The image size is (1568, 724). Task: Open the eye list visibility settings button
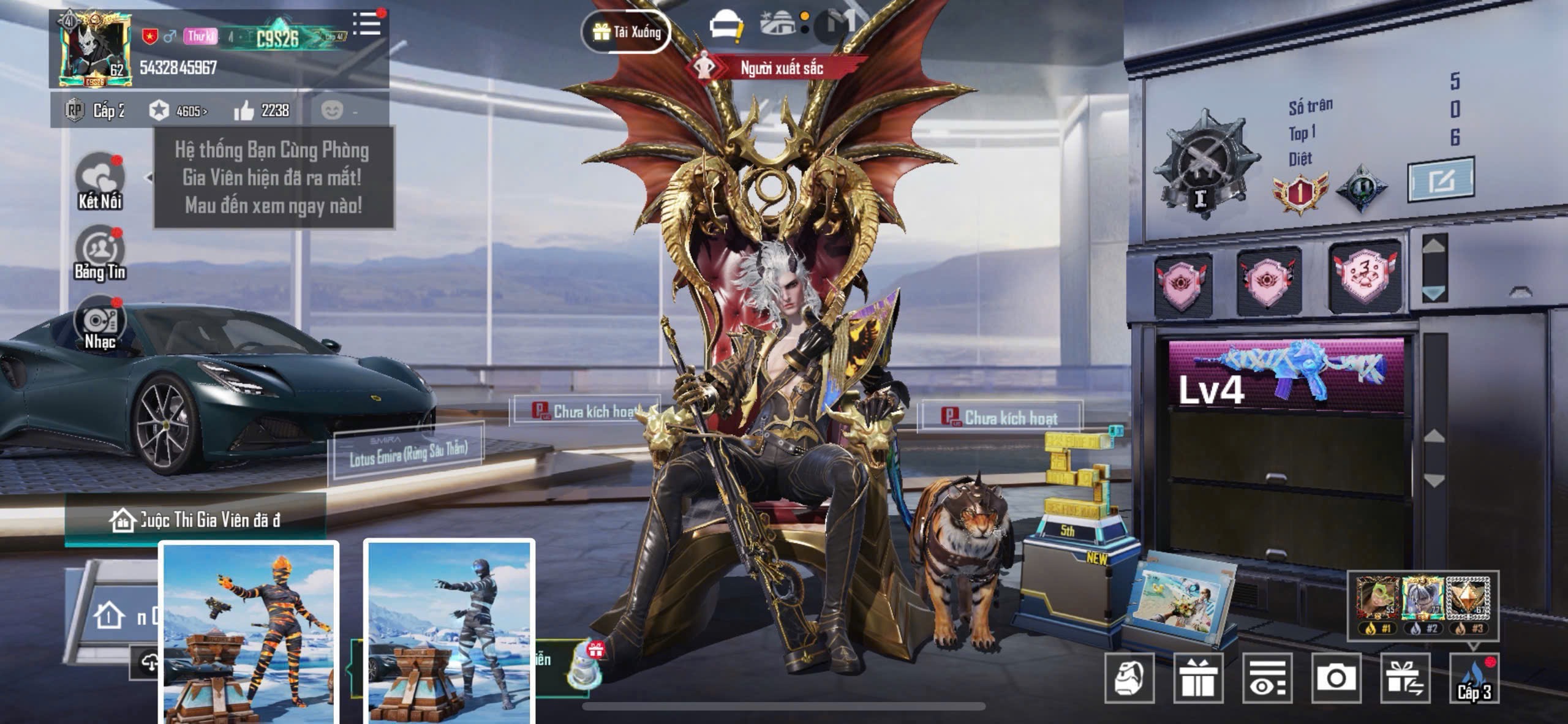click(x=1267, y=677)
